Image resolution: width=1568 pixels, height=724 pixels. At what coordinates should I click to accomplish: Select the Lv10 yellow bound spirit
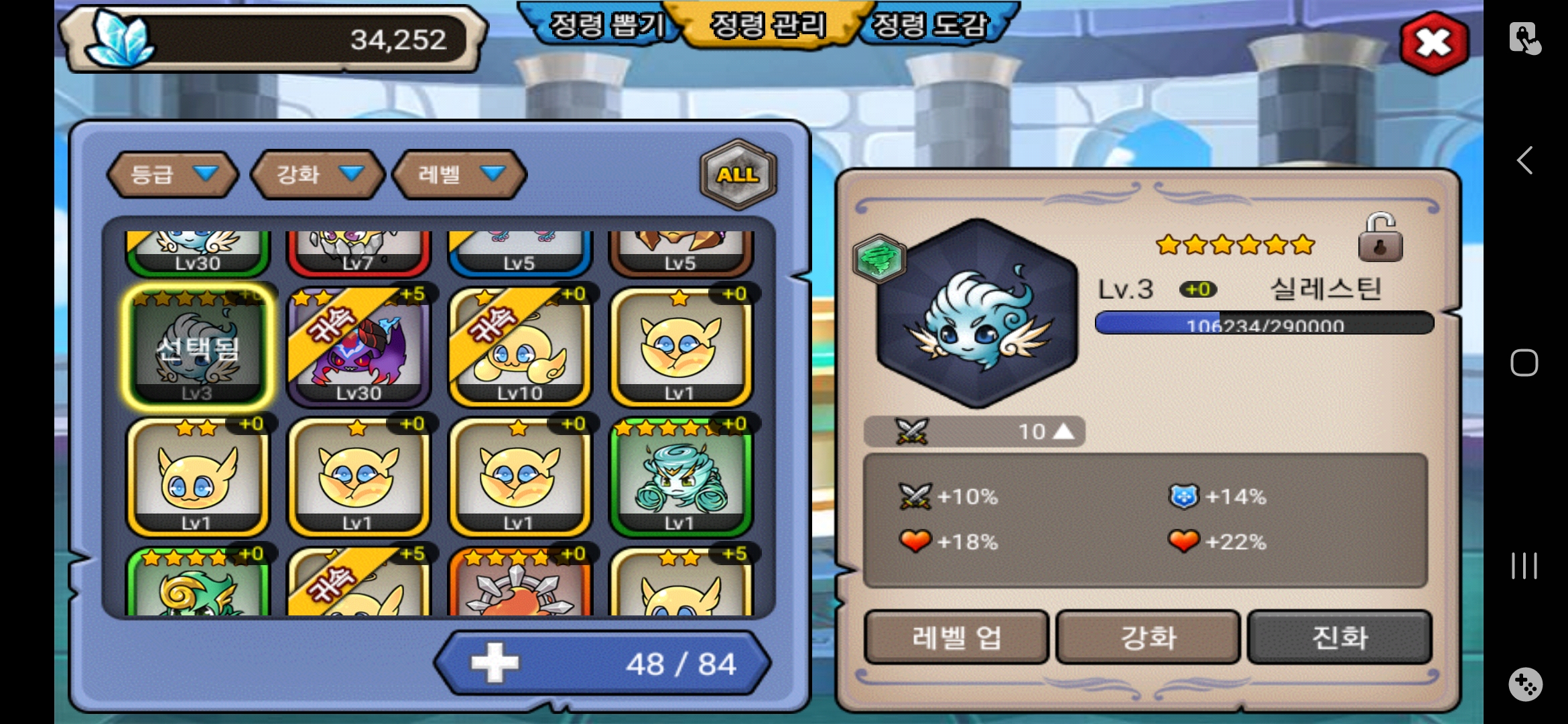click(x=519, y=347)
